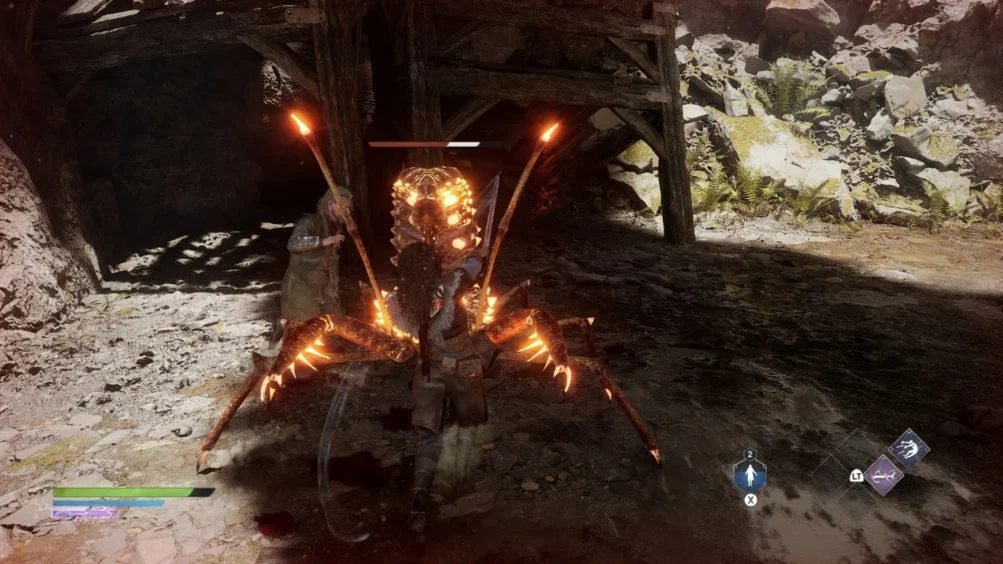Use the blue hexagon healing figure icon
Viewport: 1003px width, 564px height.
(750, 474)
